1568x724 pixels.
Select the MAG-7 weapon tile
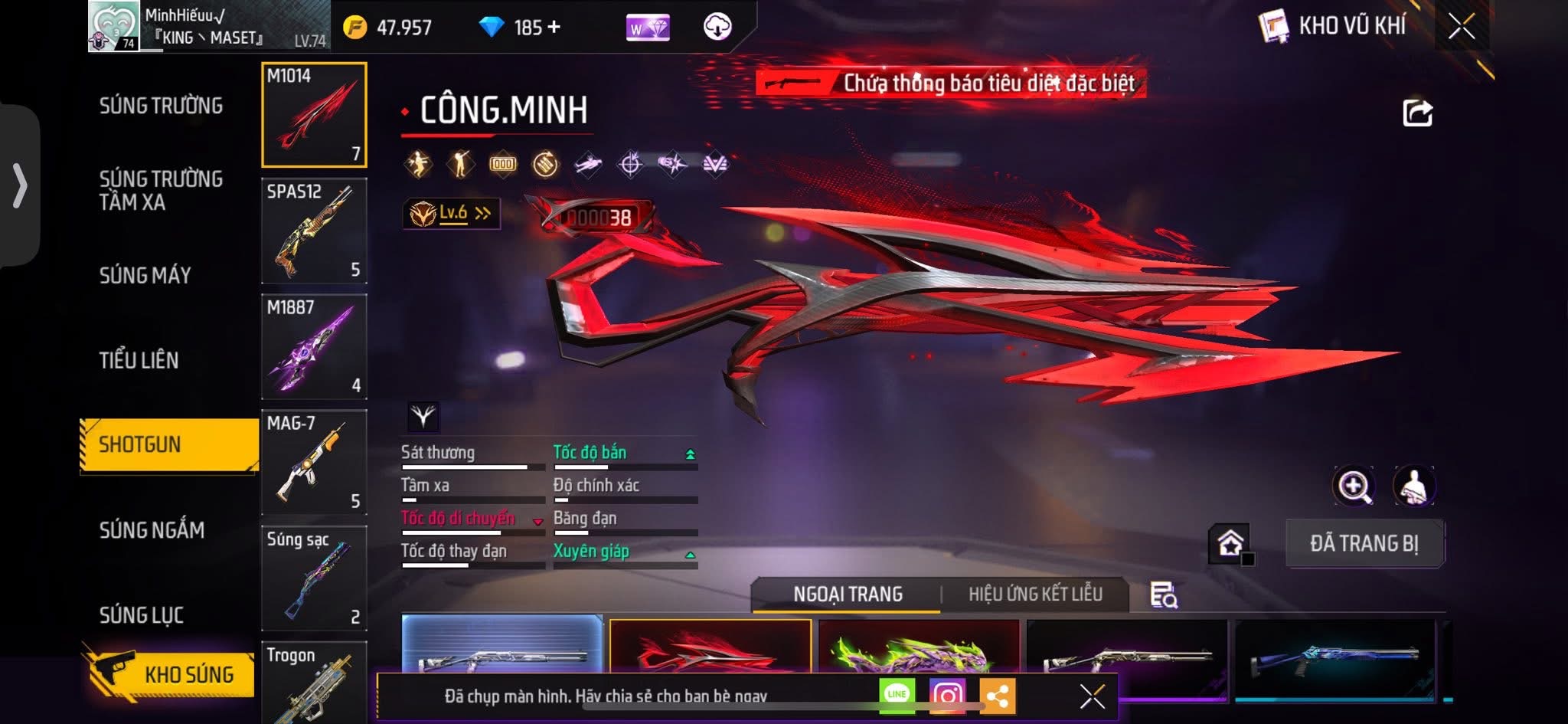click(314, 462)
